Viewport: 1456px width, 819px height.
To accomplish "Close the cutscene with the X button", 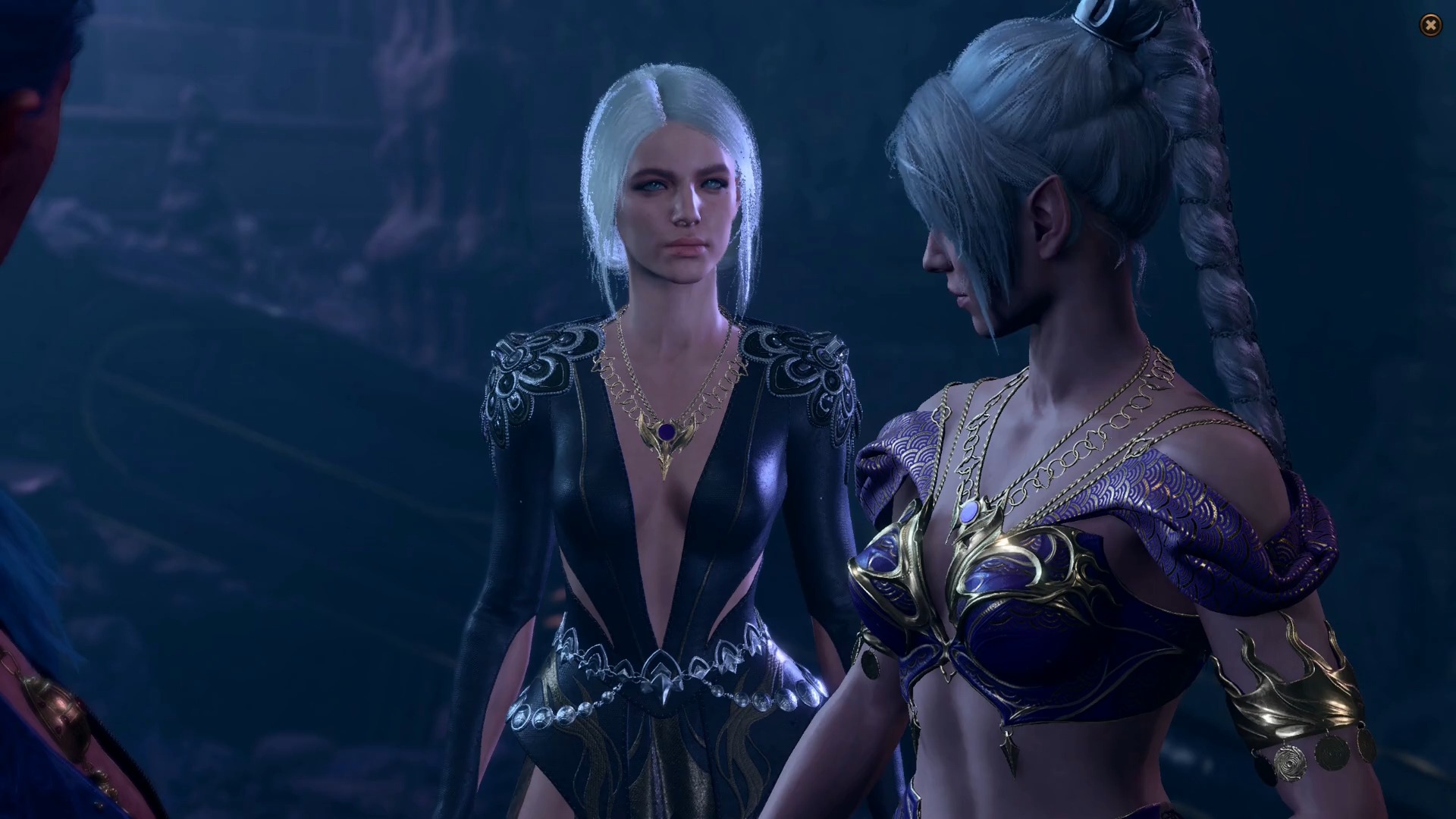I will 1430,26.
